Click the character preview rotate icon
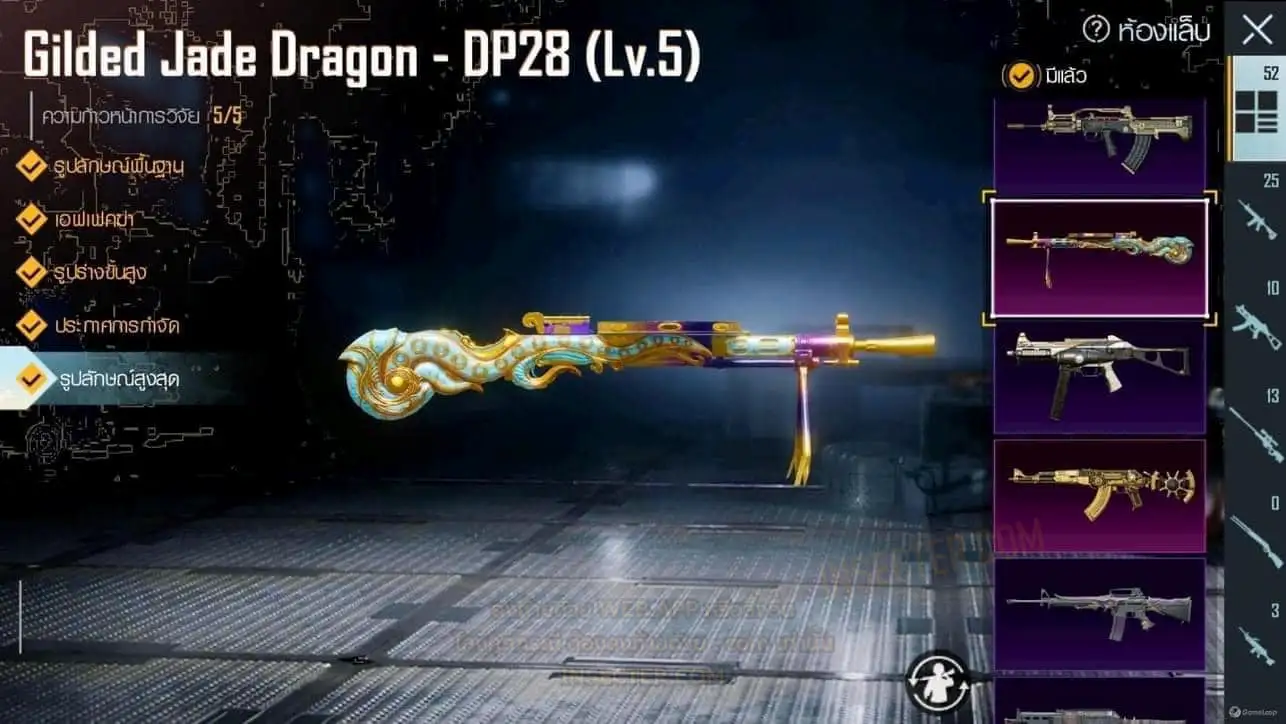The image size is (1286, 724). point(937,680)
